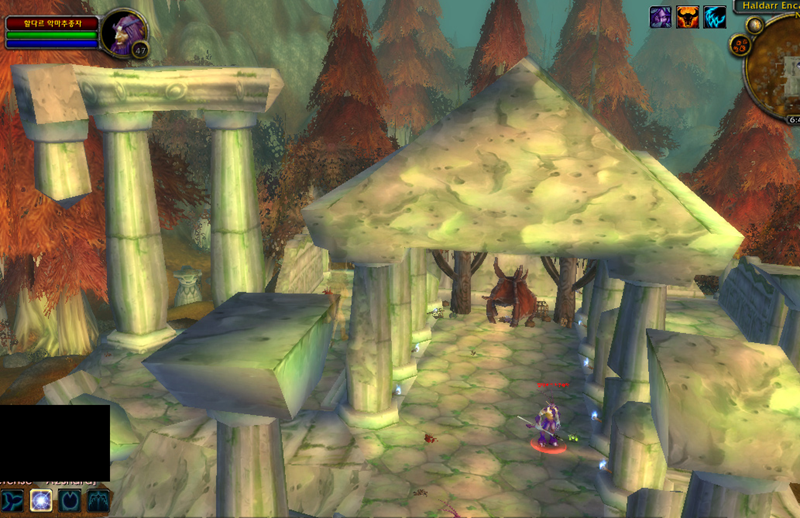Select the purple night elf buff icon
Screen dimensions: 800x518
click(661, 16)
